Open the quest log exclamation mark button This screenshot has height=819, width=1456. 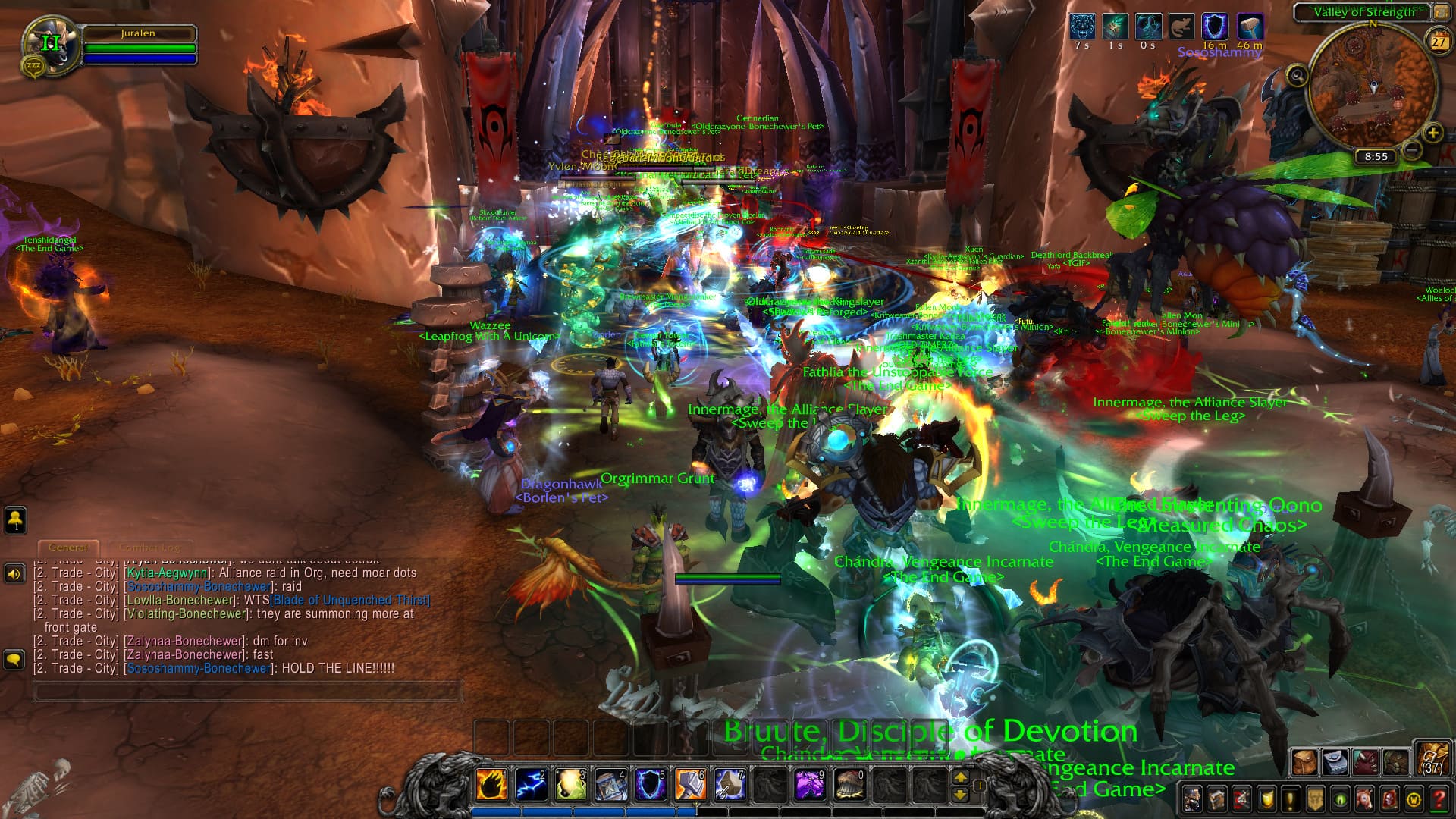[x=1291, y=799]
